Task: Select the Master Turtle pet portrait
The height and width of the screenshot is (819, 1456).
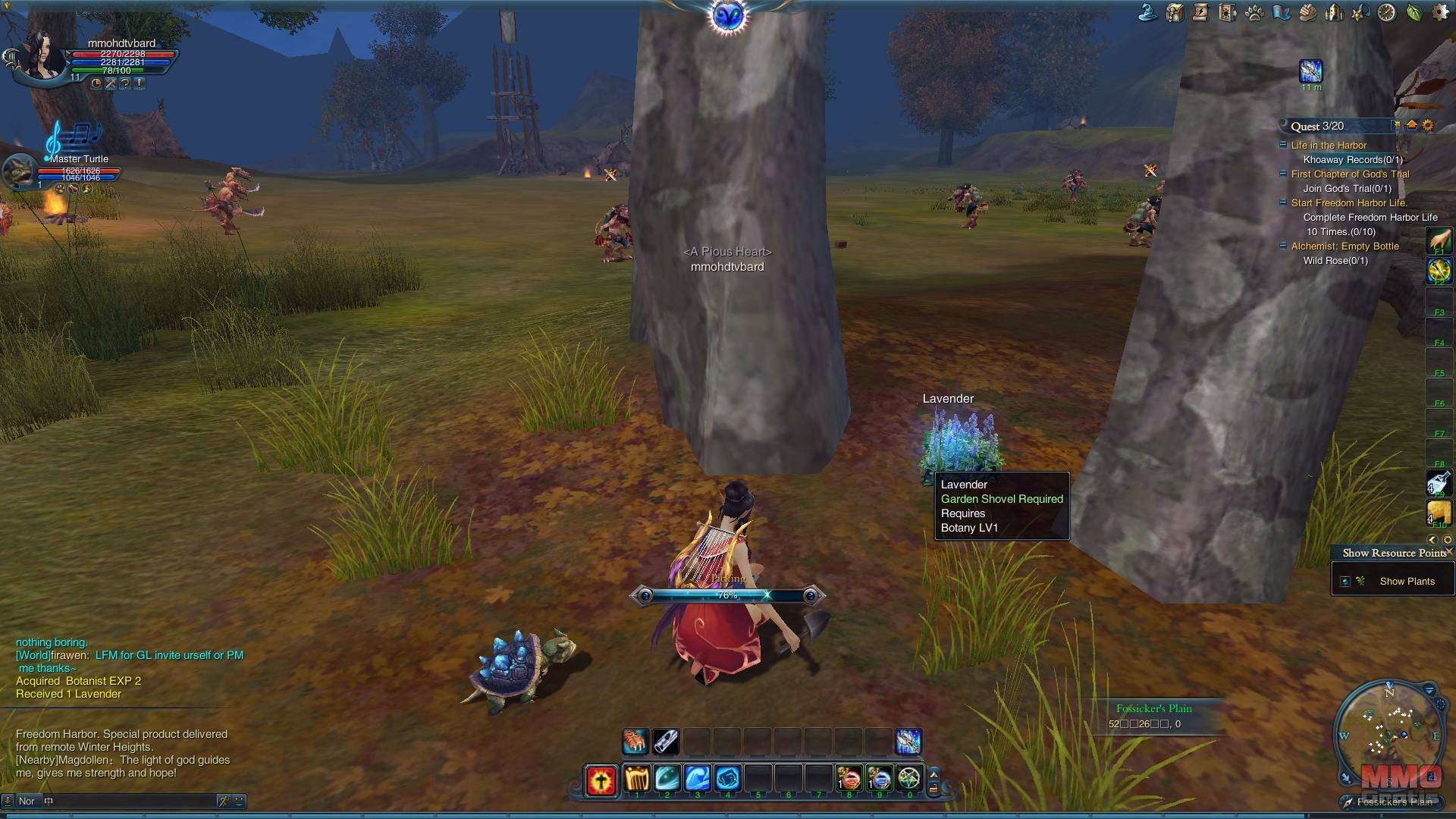Action: point(18,172)
